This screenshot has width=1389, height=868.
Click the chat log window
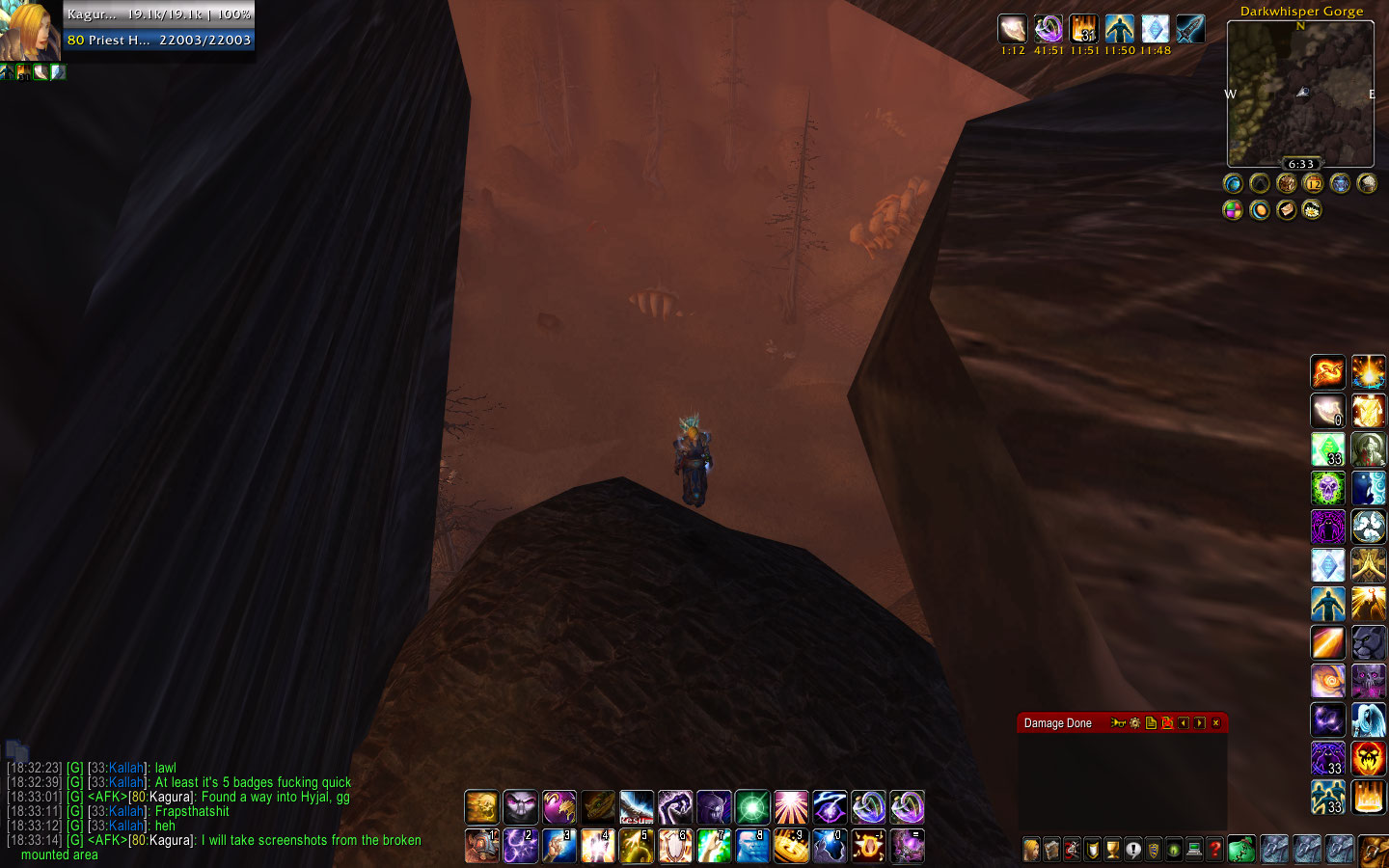click(x=212, y=810)
